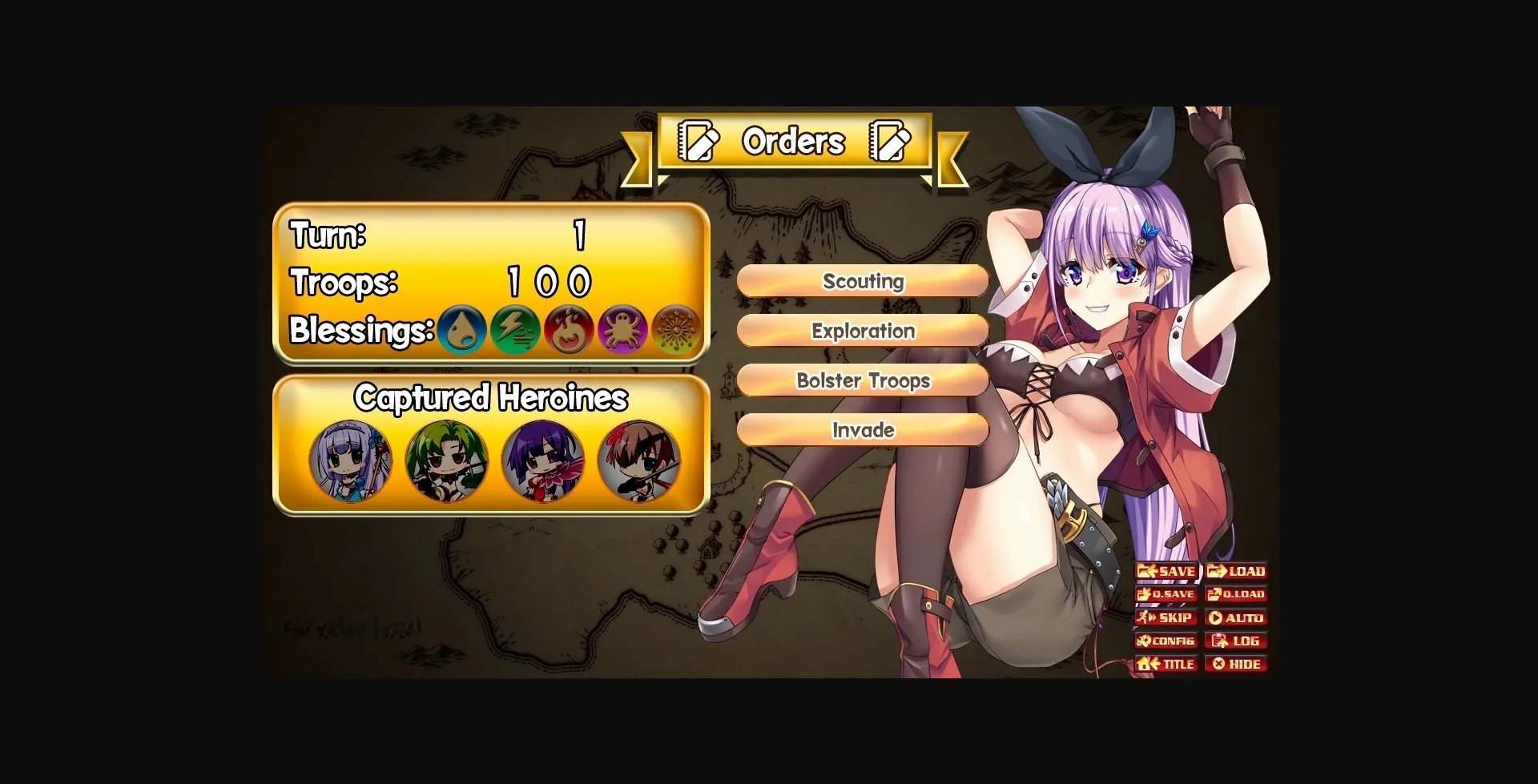Quick save using Q.SAVE
1538x784 pixels.
click(x=1166, y=594)
